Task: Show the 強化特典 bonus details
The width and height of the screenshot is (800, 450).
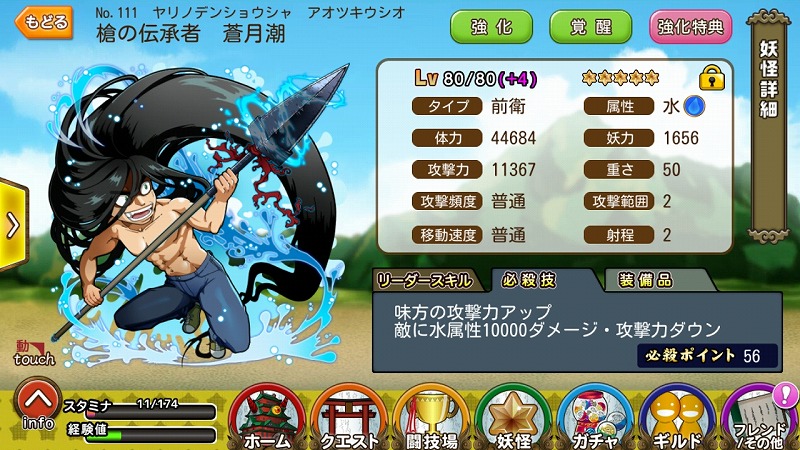Action: (691, 26)
